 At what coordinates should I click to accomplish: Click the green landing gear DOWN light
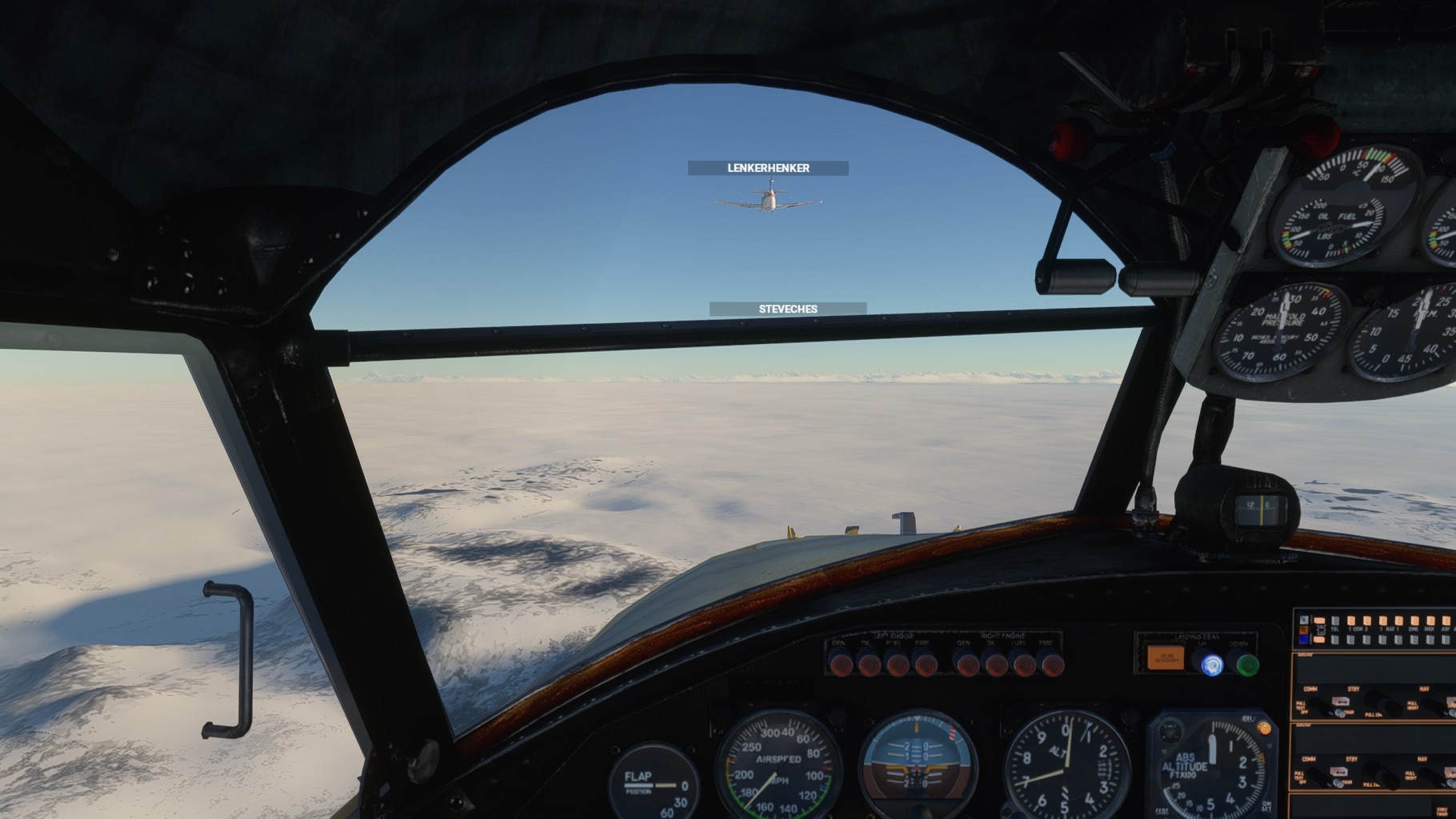1247,665
